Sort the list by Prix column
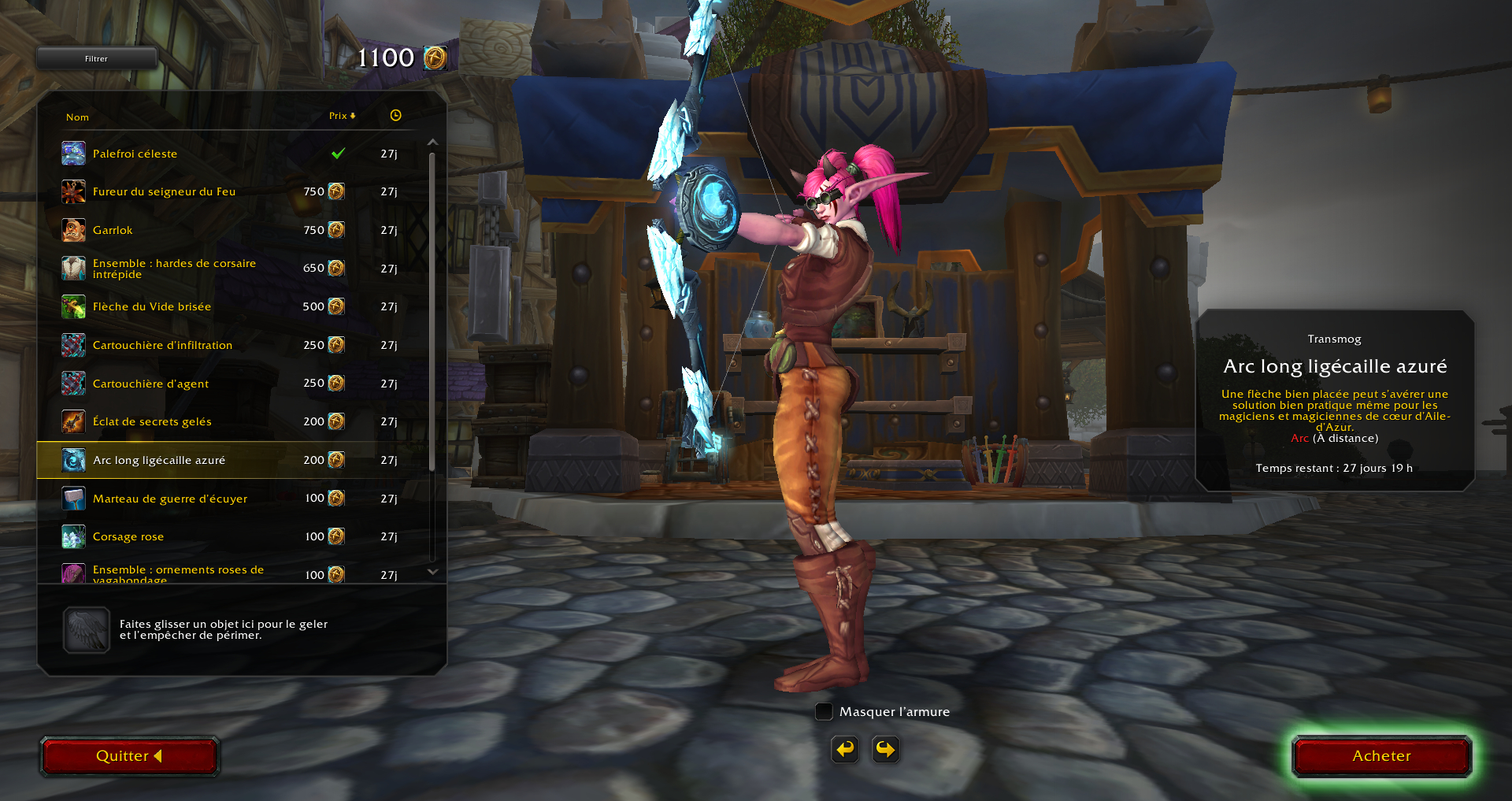This screenshot has width=1512, height=801. click(342, 116)
